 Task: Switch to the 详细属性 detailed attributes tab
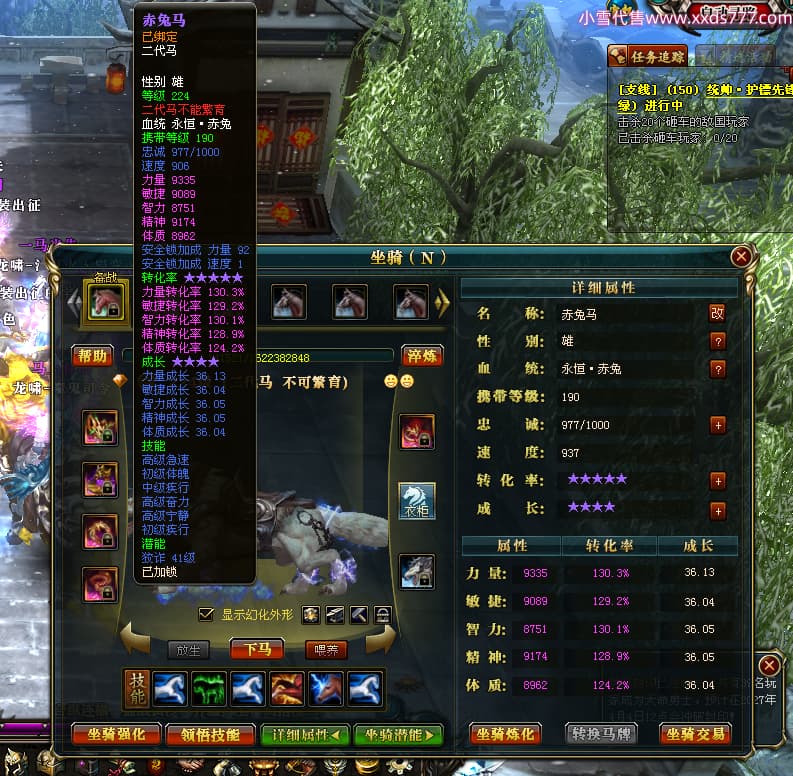[x=305, y=734]
